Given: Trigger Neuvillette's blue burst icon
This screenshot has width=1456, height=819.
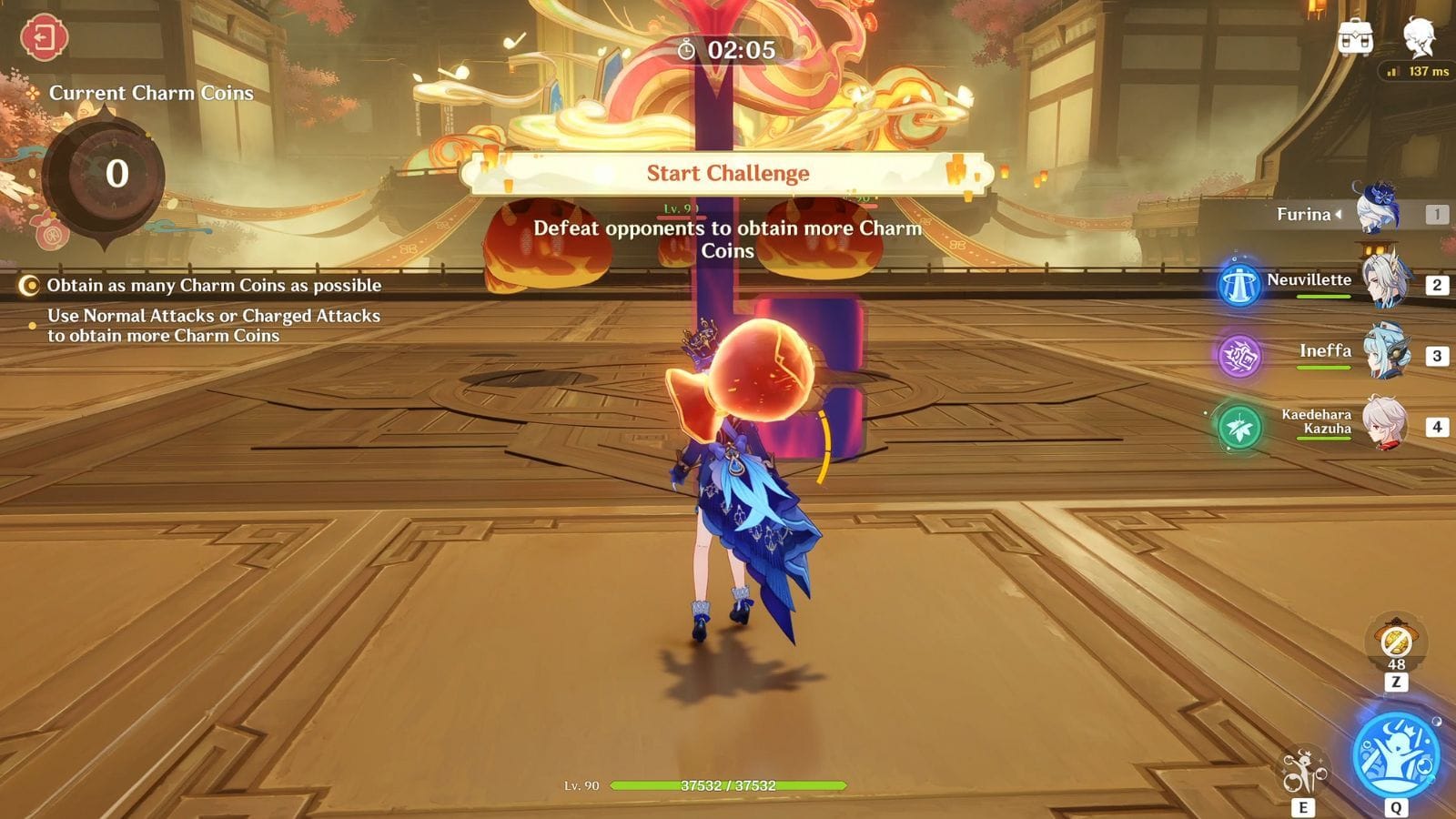Looking at the screenshot, I should pyautogui.click(x=1239, y=285).
